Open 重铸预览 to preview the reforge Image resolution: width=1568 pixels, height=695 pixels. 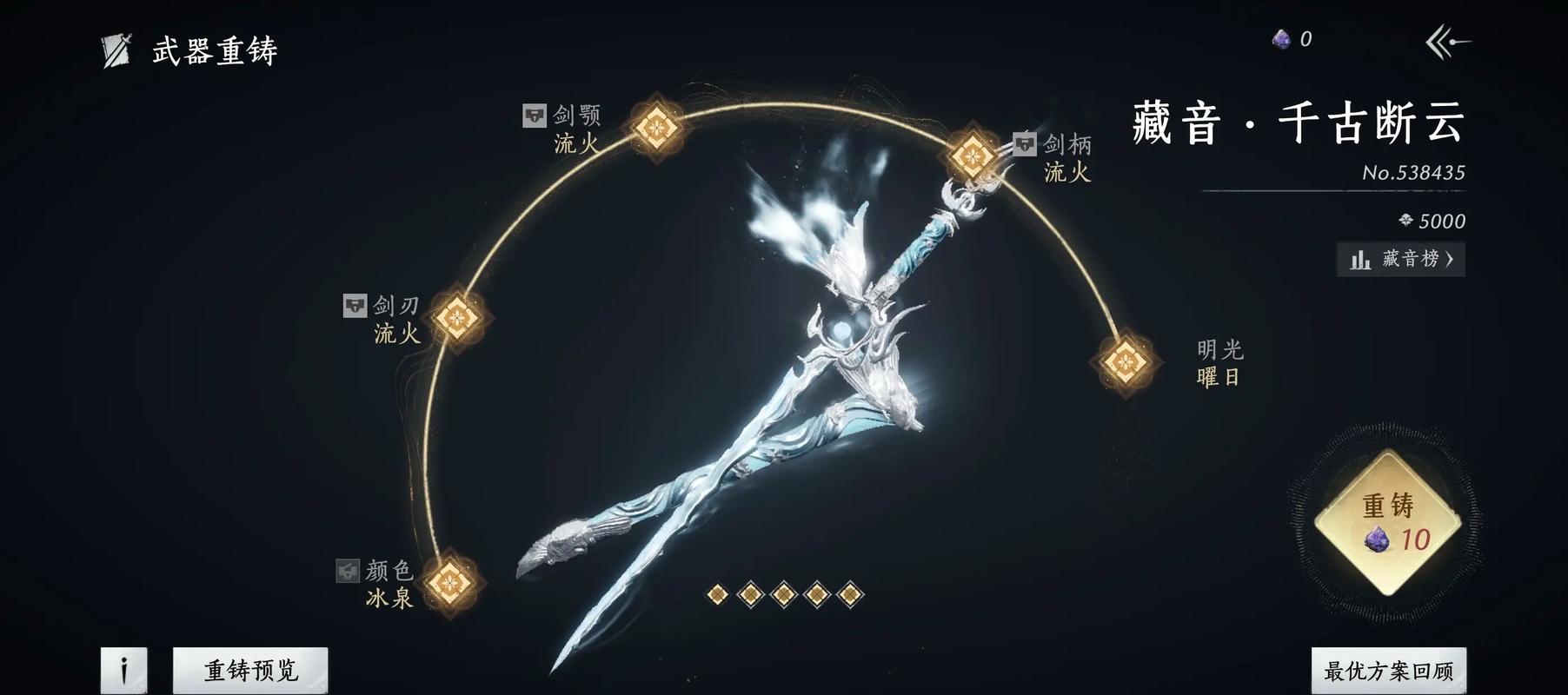point(249,668)
